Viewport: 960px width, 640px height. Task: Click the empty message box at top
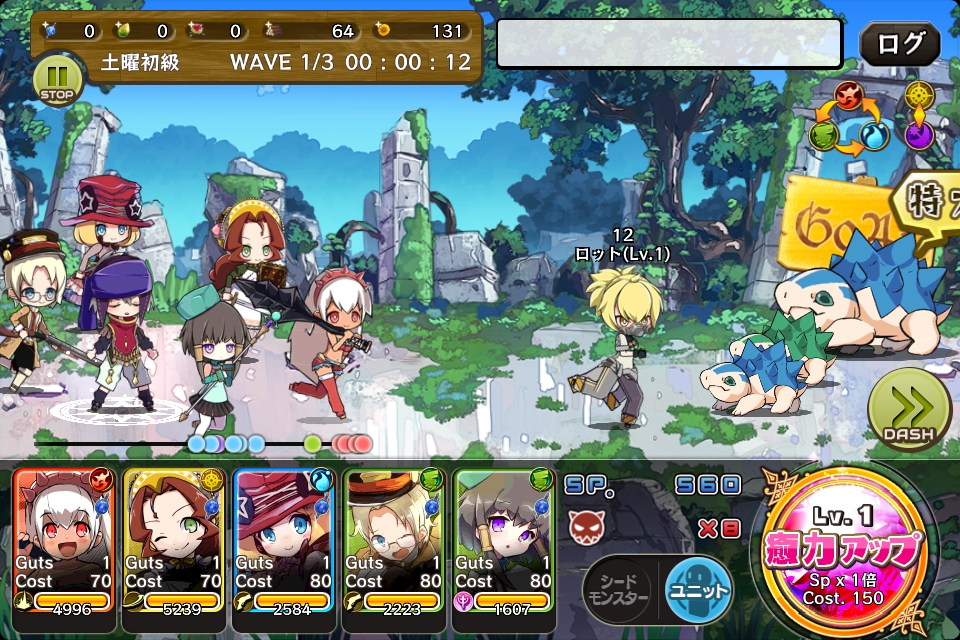click(669, 43)
